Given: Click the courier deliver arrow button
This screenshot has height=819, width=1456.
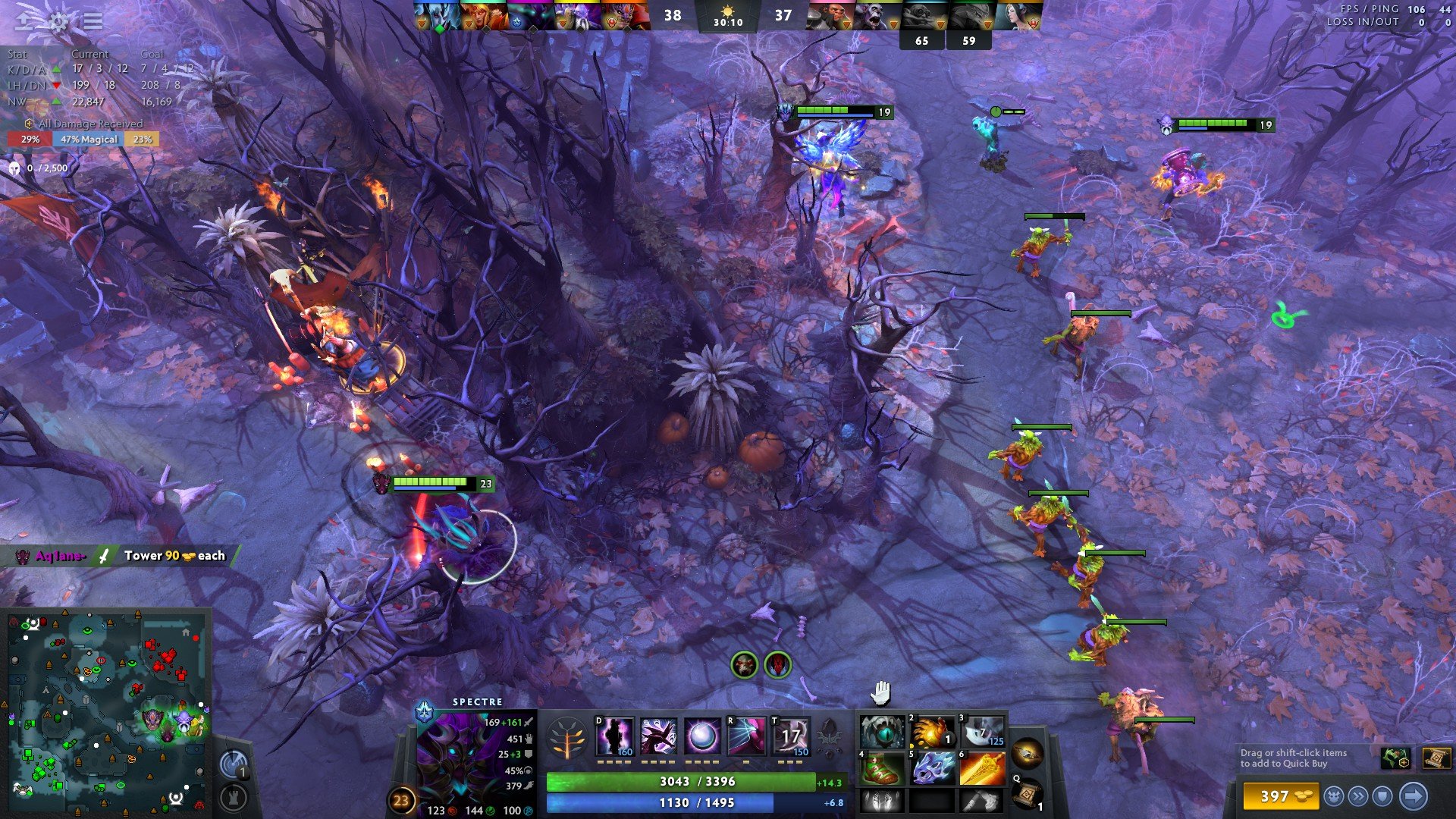Looking at the screenshot, I should point(1413,796).
